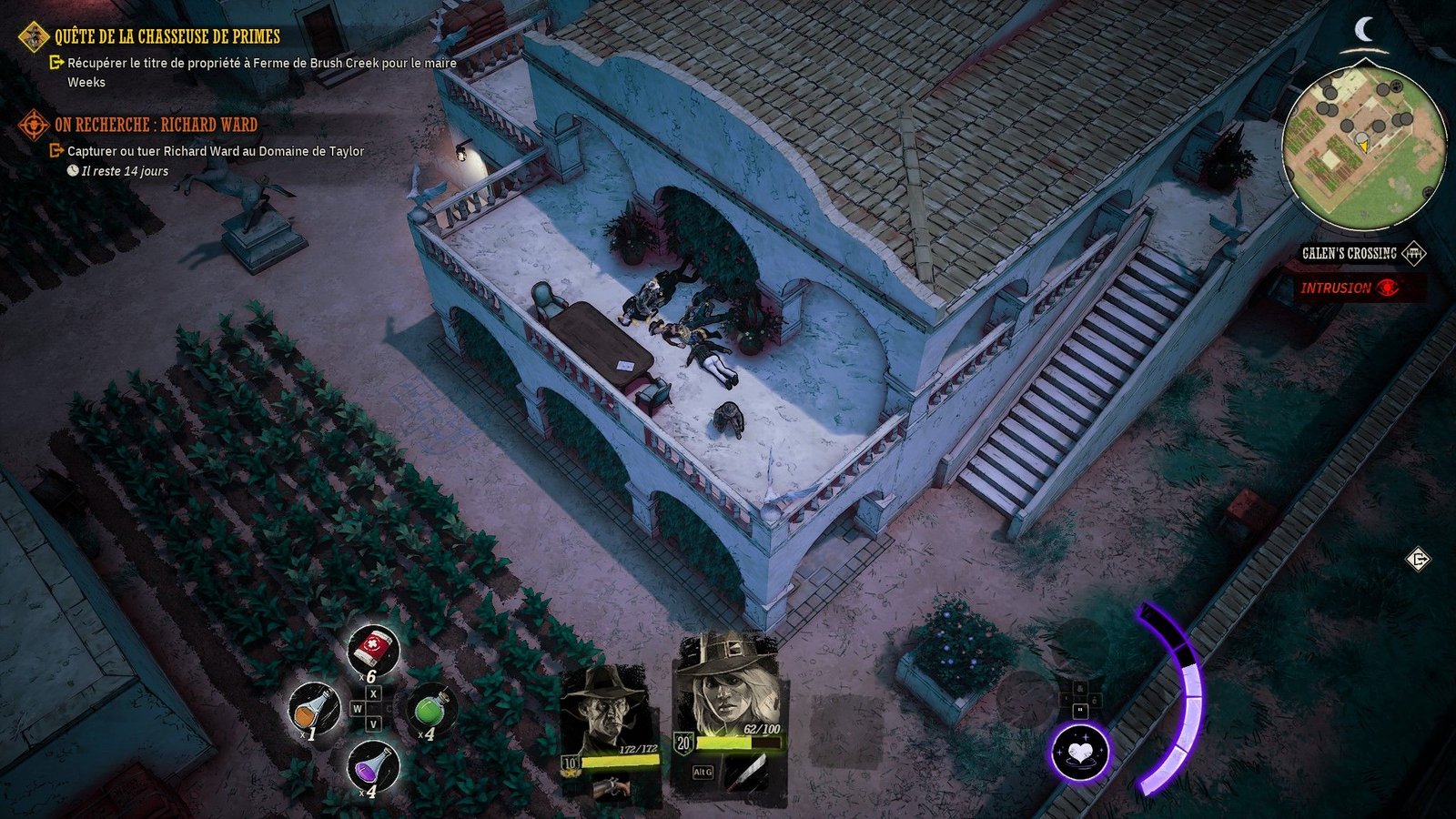Select the On Recherche: Richard Ward bounty

(156, 125)
